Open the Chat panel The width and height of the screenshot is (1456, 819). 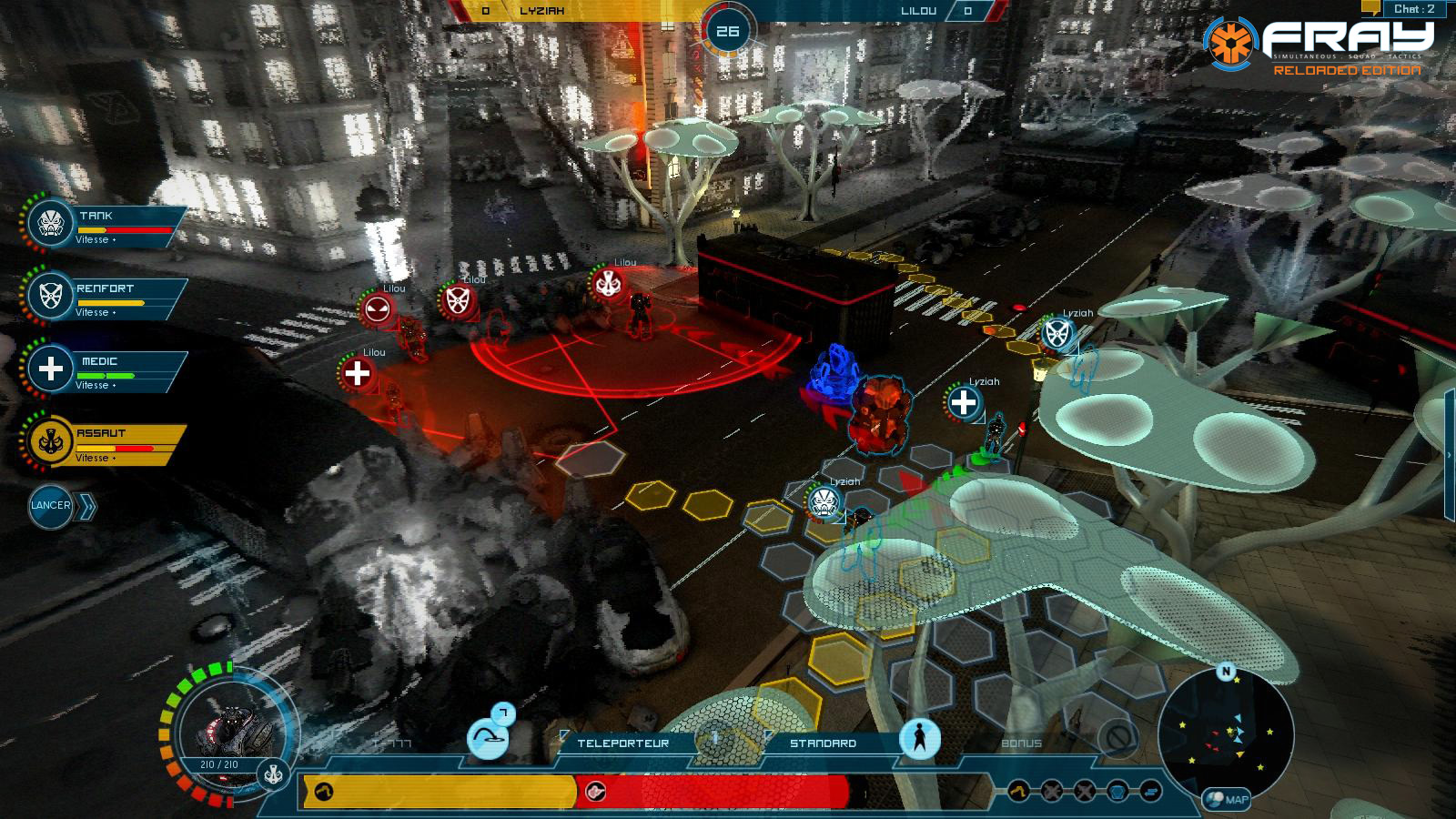(1413, 9)
